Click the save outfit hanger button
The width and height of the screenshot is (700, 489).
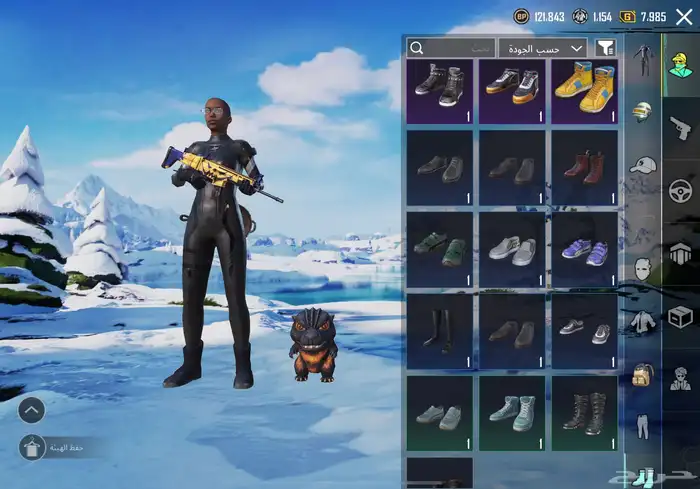[x=31, y=448]
